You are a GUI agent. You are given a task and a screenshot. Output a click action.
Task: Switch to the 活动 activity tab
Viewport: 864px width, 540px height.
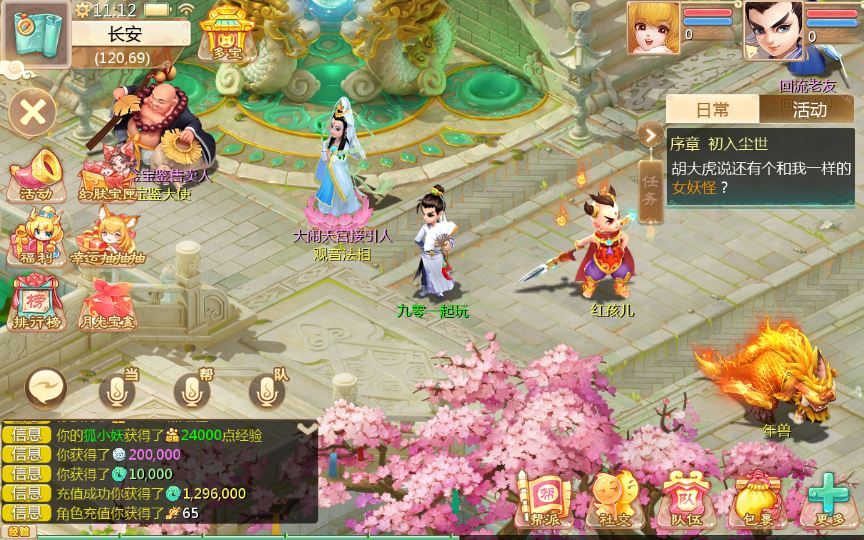[x=808, y=109]
